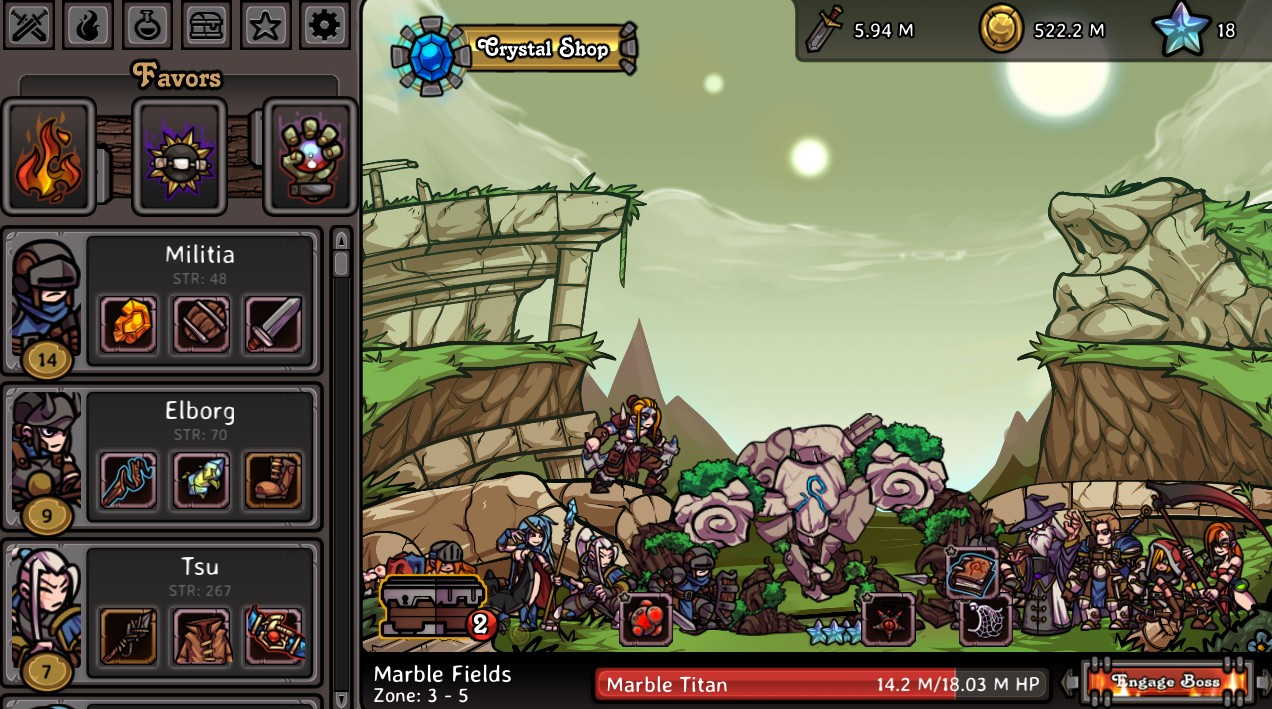Screen dimensions: 1272x709
Task: Engage the Marble Titan boss
Action: pyautogui.click(x=1165, y=683)
